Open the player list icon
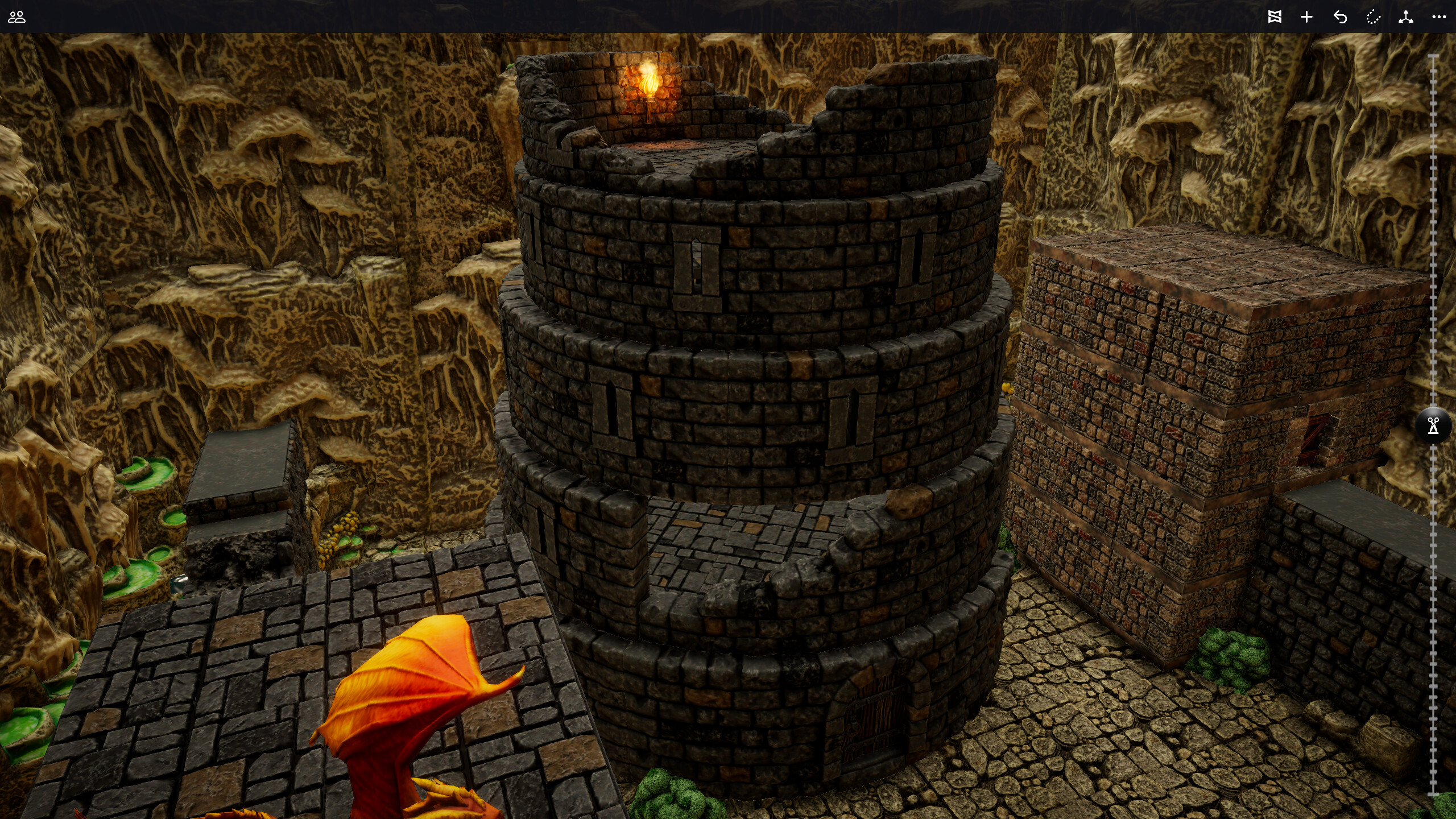This screenshot has height=819, width=1456. [17, 17]
